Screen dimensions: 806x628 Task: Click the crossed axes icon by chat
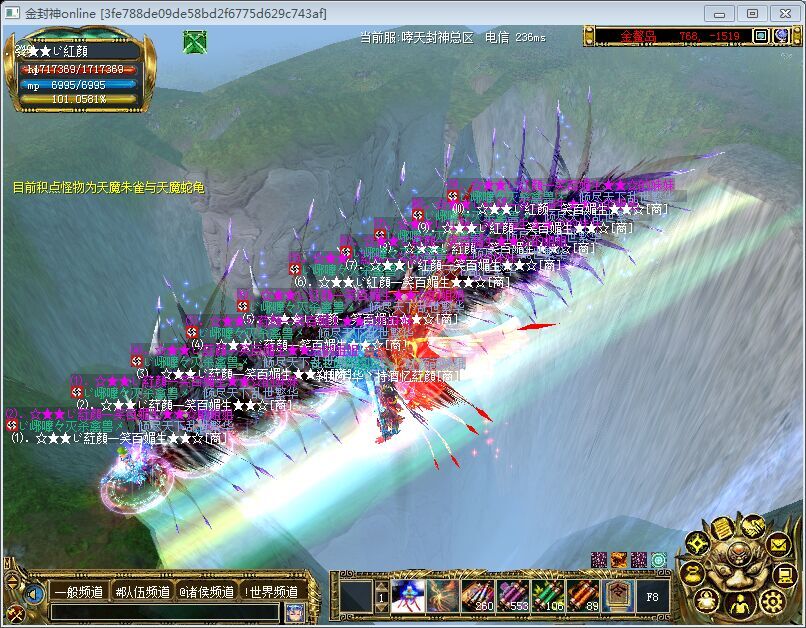16,612
